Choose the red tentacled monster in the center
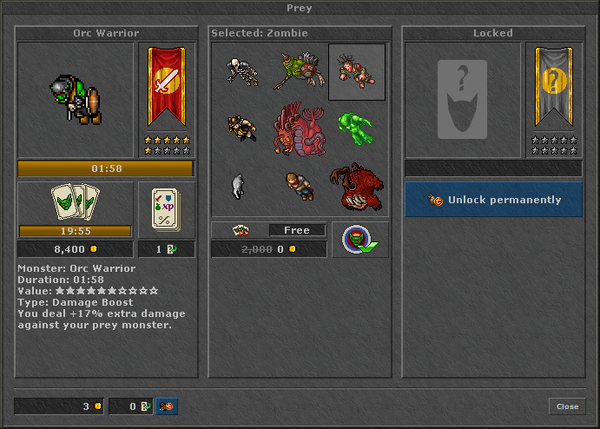The height and width of the screenshot is (429, 600). point(297,127)
